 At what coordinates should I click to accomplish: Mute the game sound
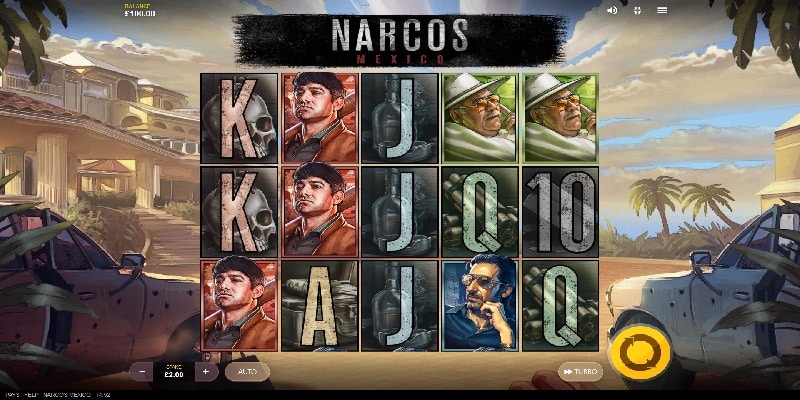click(x=612, y=10)
